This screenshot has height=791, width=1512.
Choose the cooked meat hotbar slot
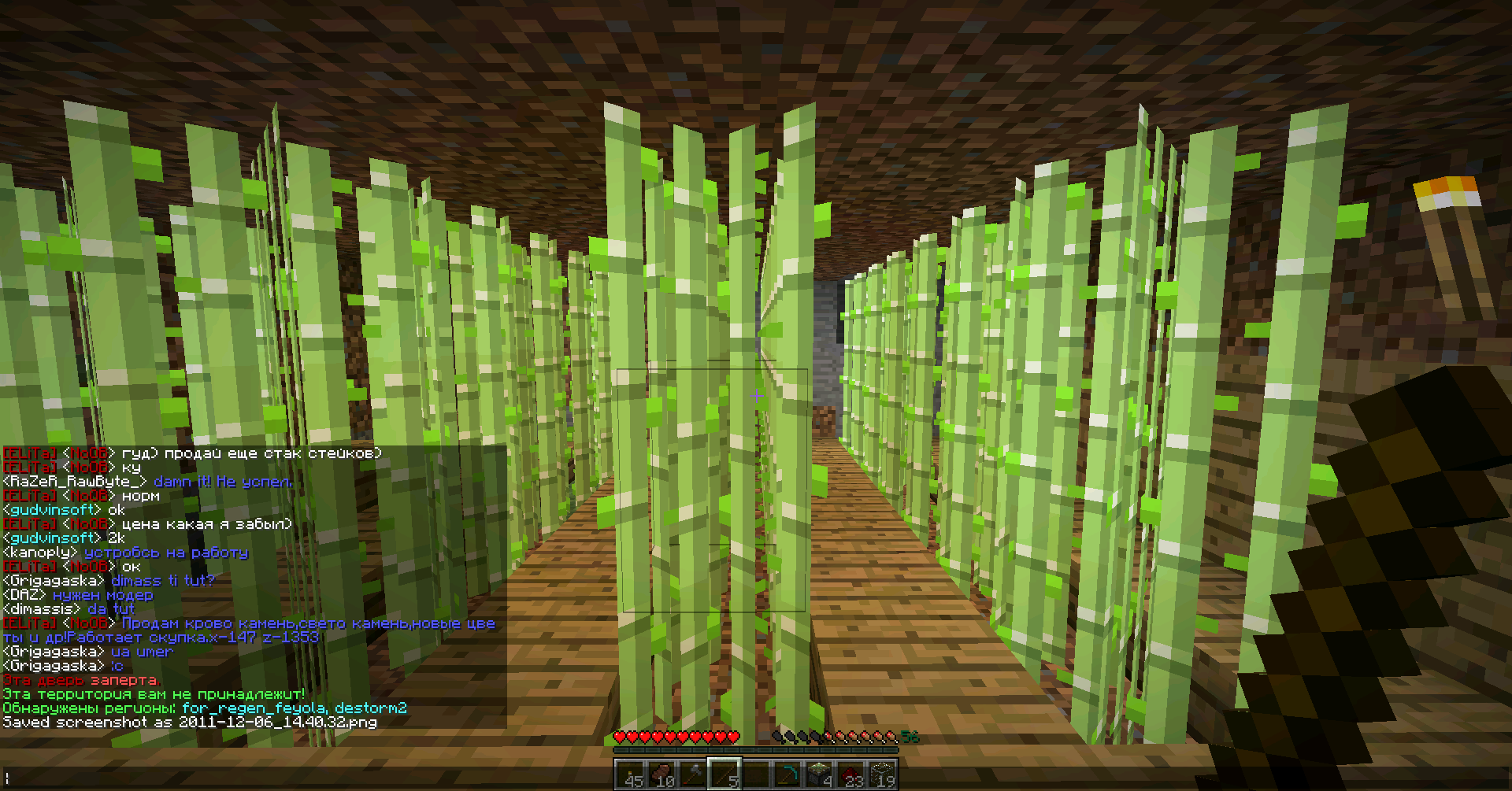(x=661, y=774)
